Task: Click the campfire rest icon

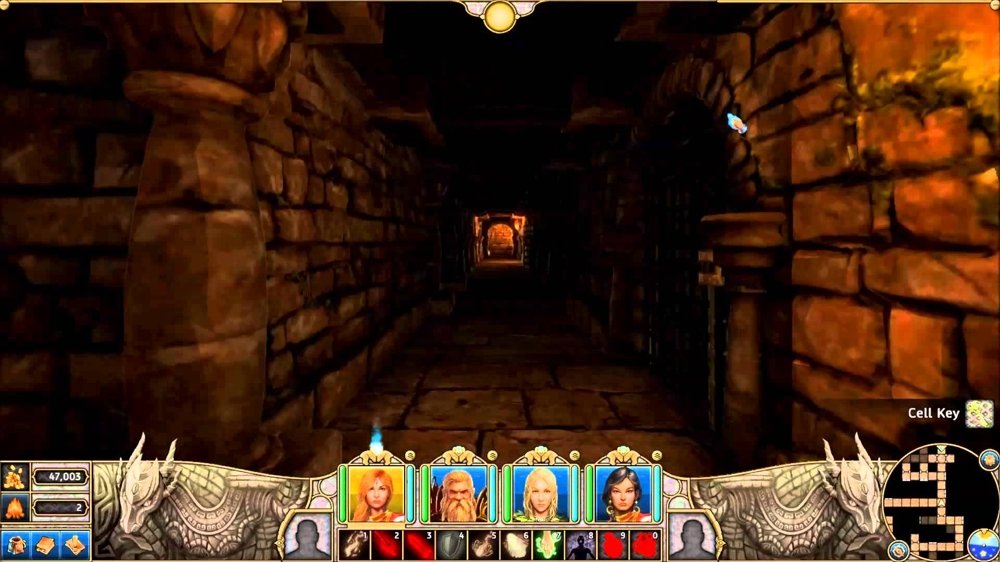Action: tap(16, 508)
